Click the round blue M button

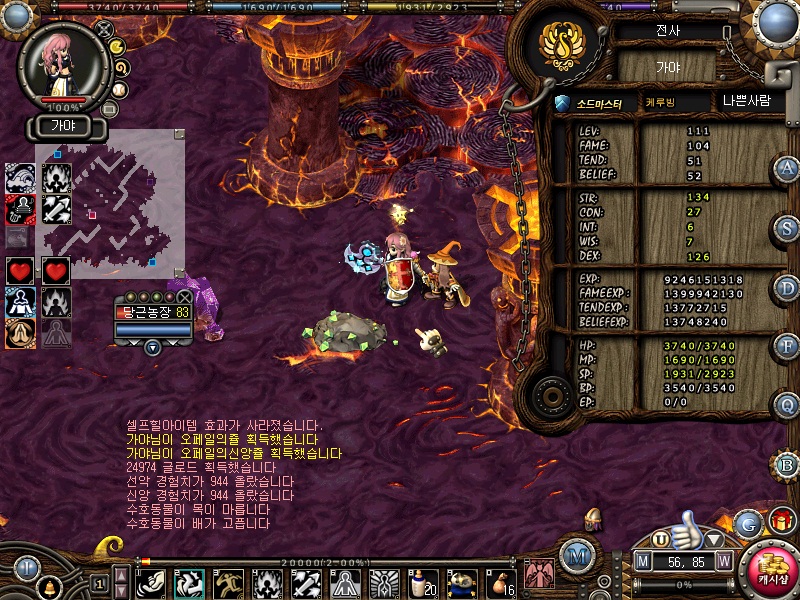coord(576,555)
